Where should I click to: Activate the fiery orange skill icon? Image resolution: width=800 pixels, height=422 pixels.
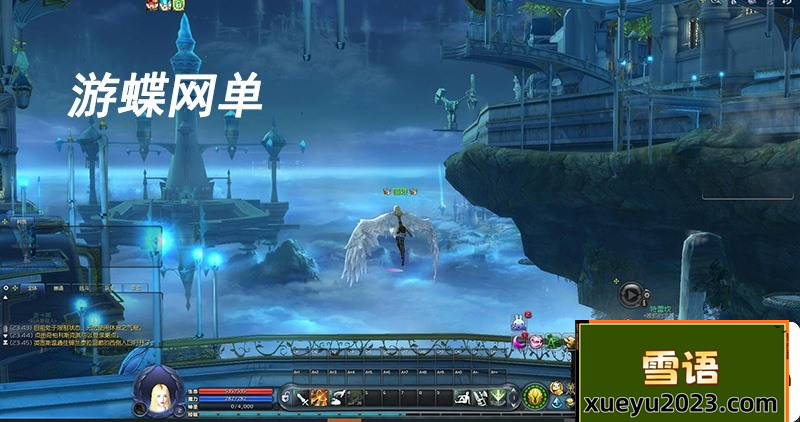(320, 397)
